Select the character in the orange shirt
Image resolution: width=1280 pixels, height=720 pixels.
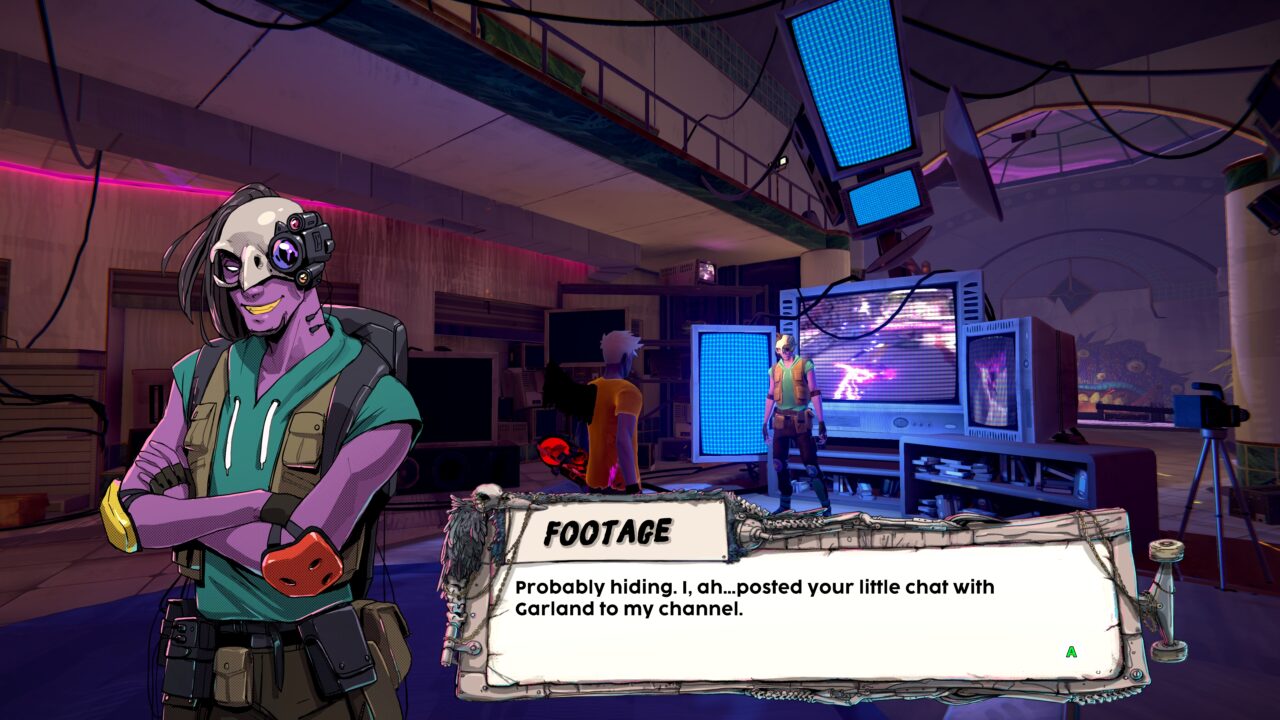tap(617, 410)
